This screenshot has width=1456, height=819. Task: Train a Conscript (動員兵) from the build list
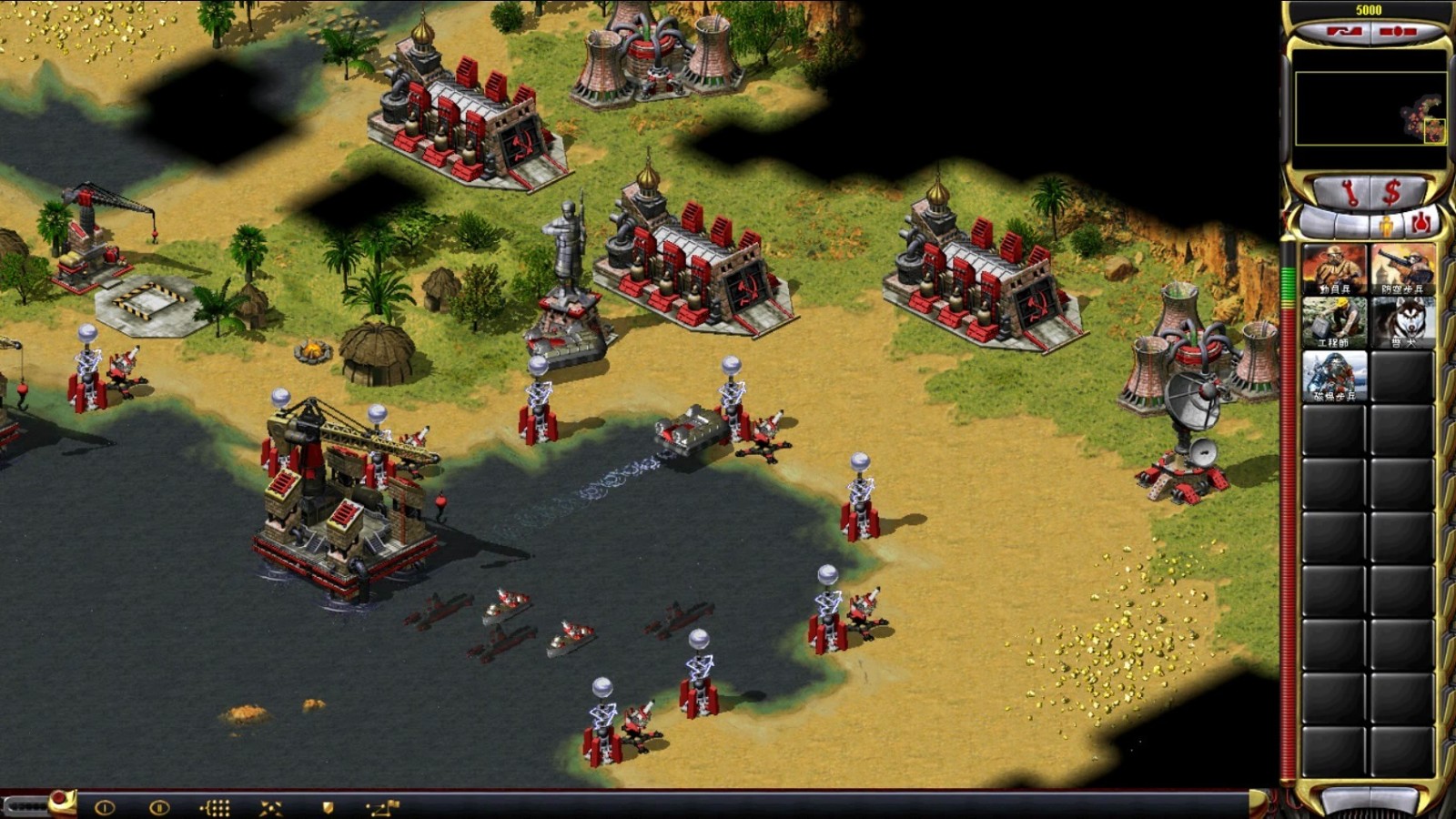1333,268
